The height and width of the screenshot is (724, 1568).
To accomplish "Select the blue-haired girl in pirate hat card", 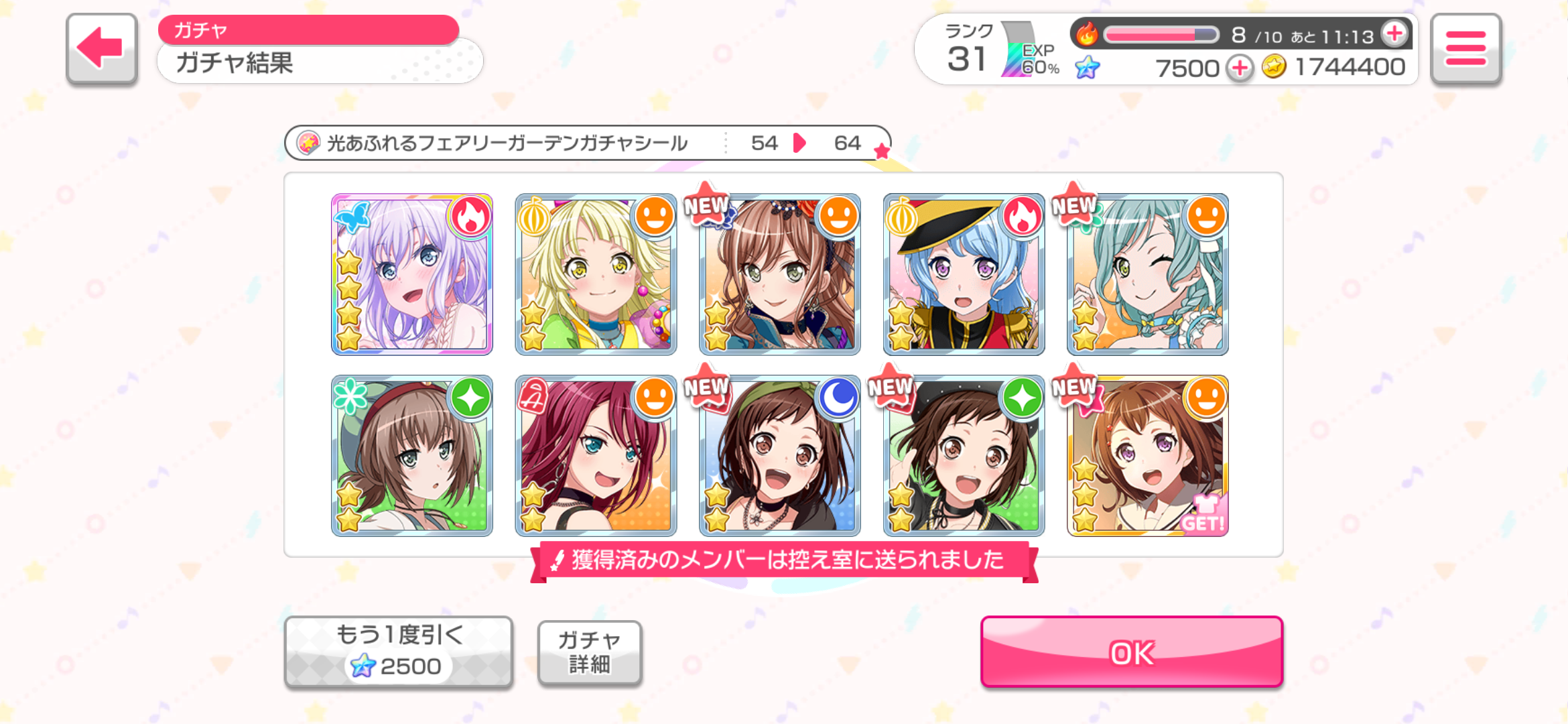I will click(x=964, y=274).
